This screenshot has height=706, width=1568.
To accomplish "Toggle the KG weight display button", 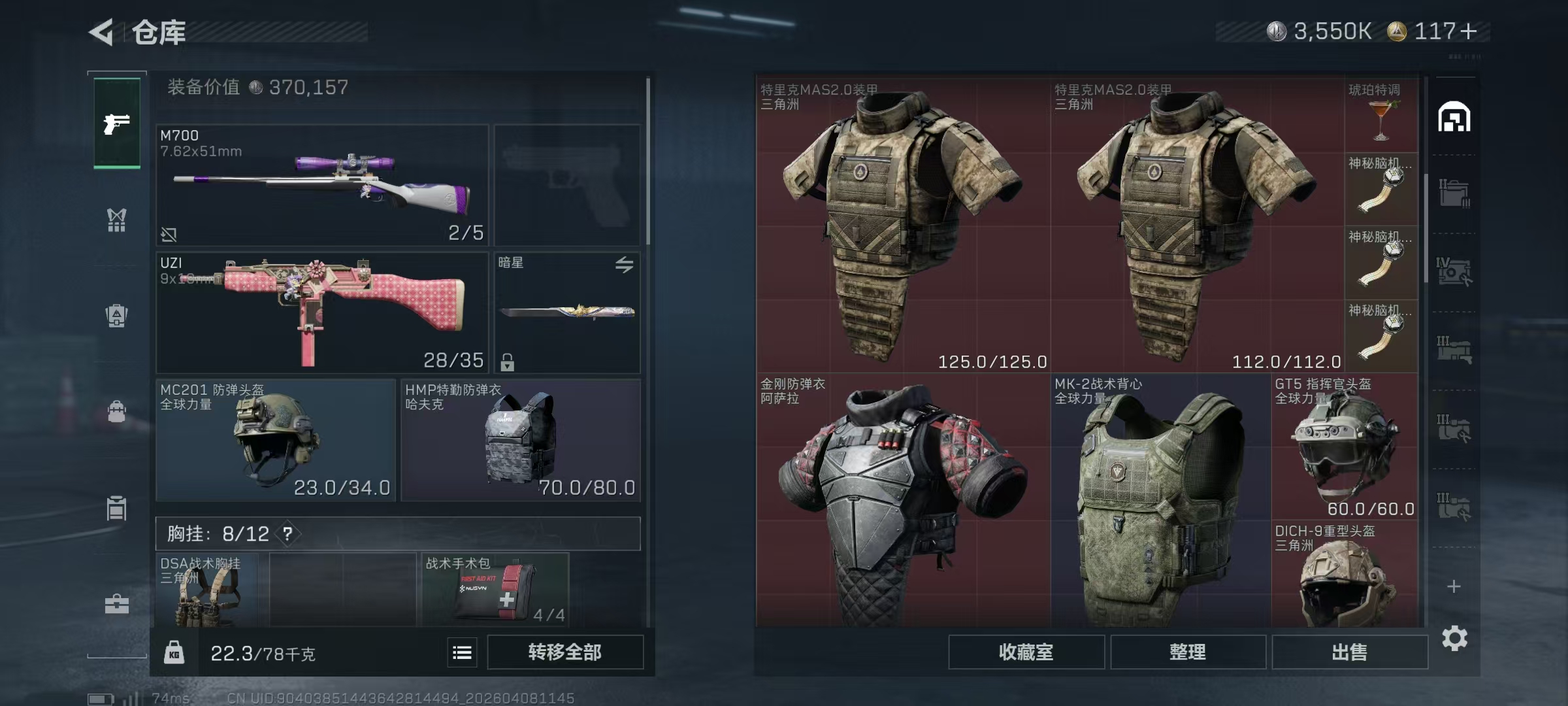I will point(174,652).
